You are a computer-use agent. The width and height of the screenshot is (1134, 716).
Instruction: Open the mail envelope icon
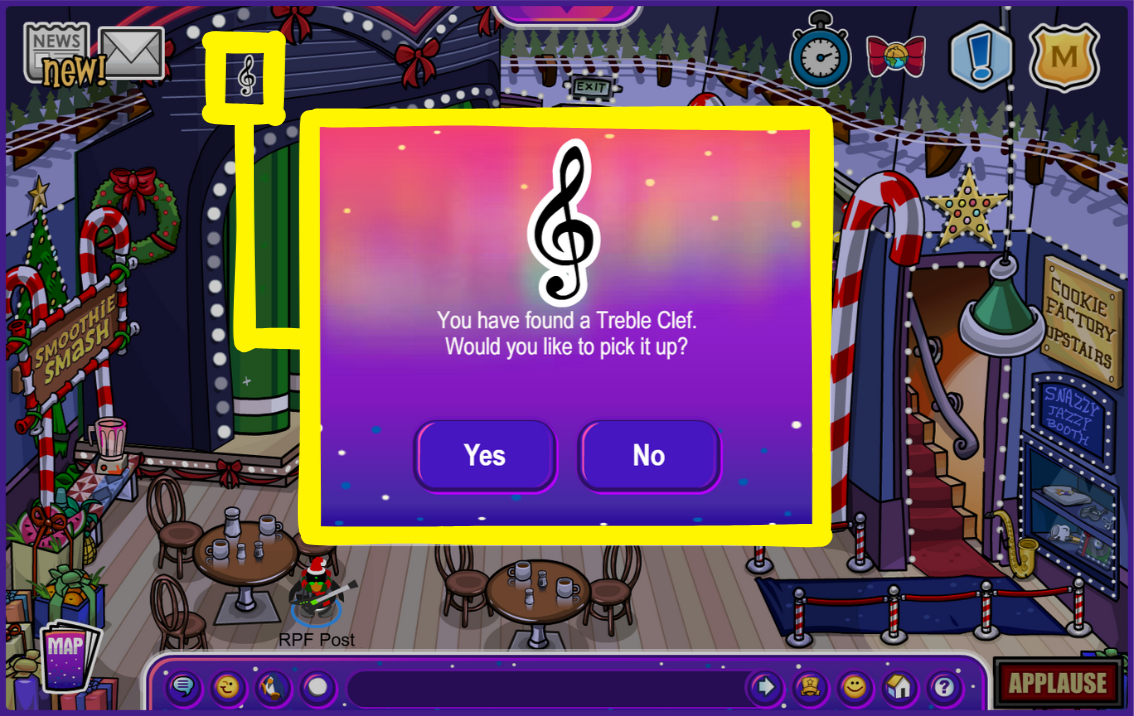coord(132,52)
